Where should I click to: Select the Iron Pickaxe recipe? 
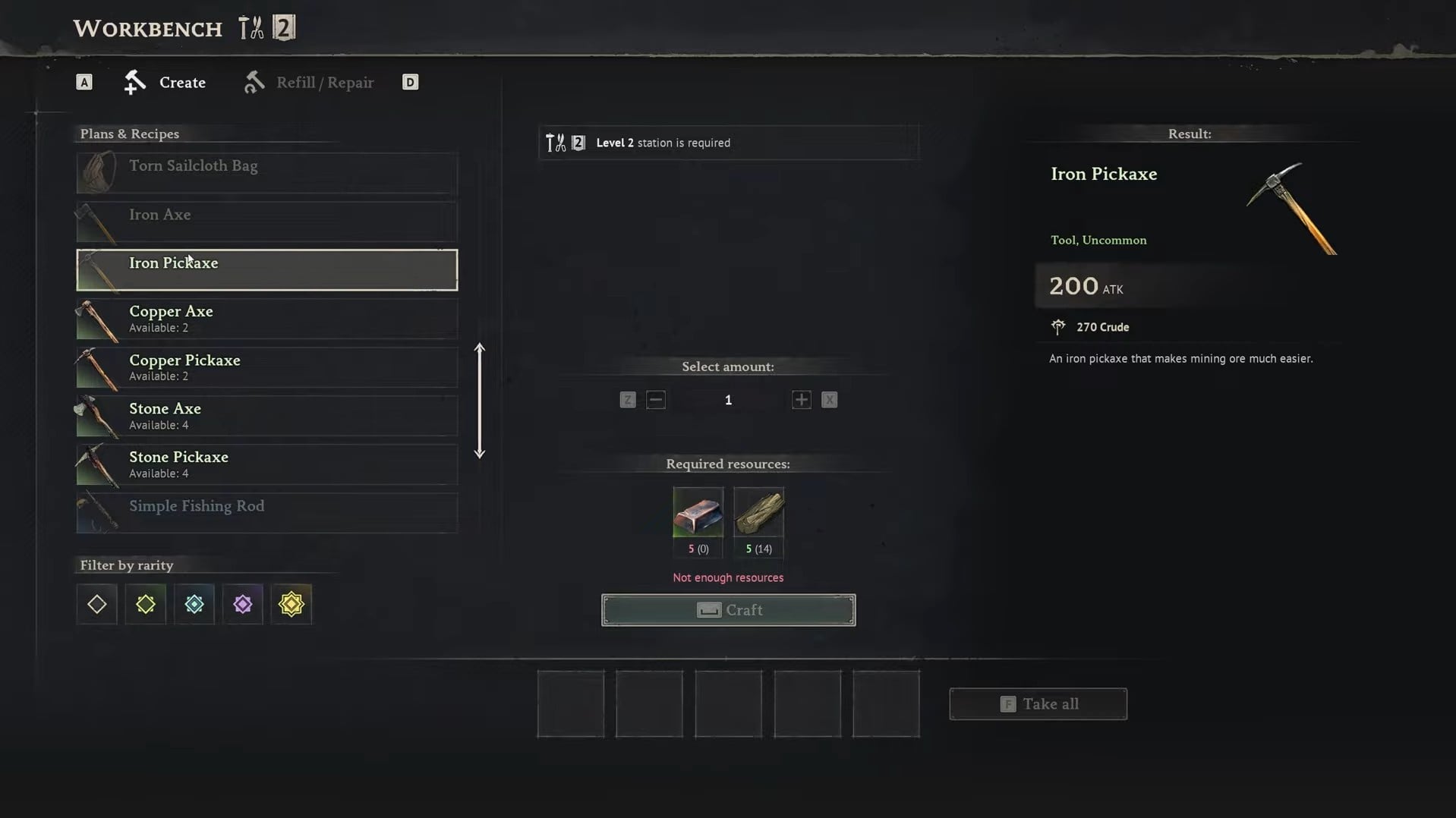coord(266,269)
